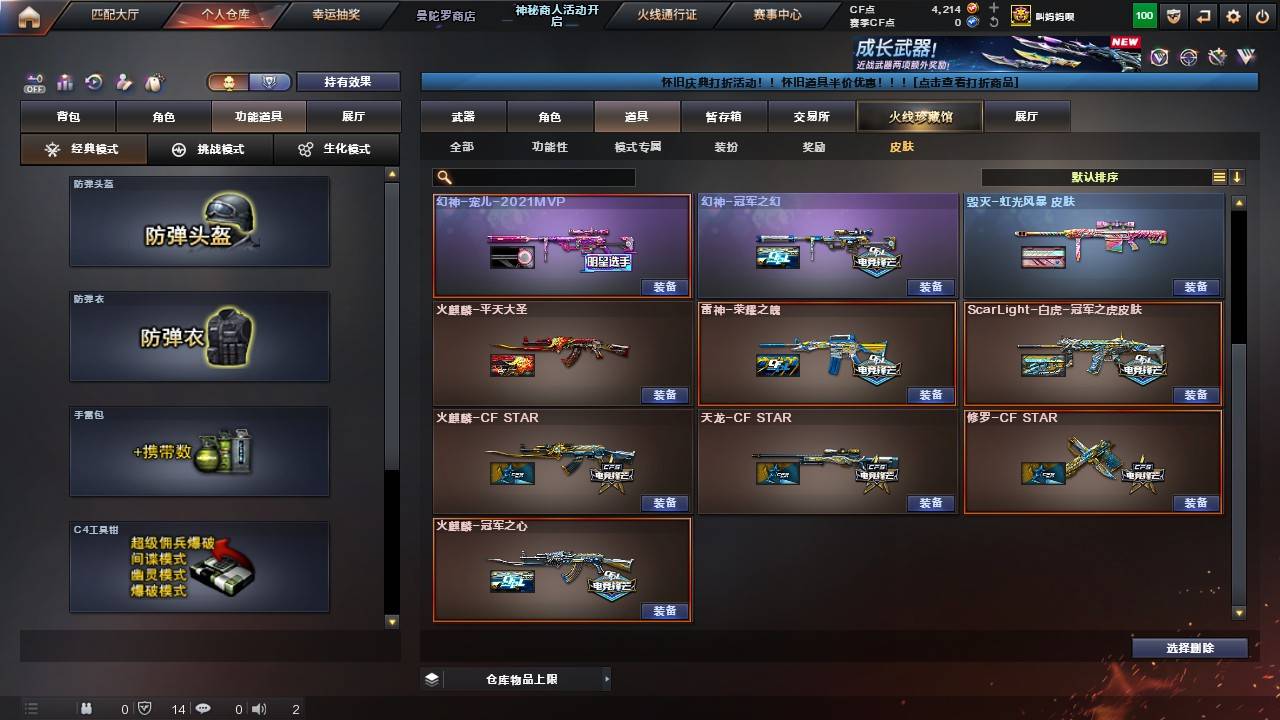Click the key OFF icon in the warehouse toolbar
This screenshot has width=1280, height=720.
36,82
